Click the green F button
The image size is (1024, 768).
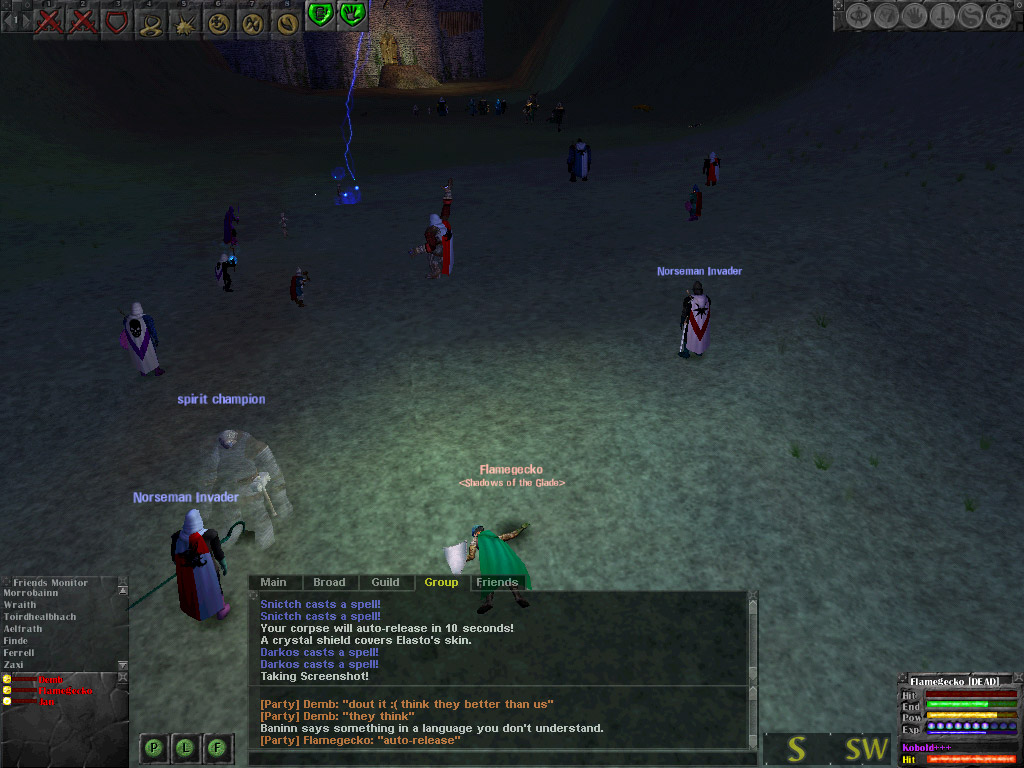click(218, 746)
